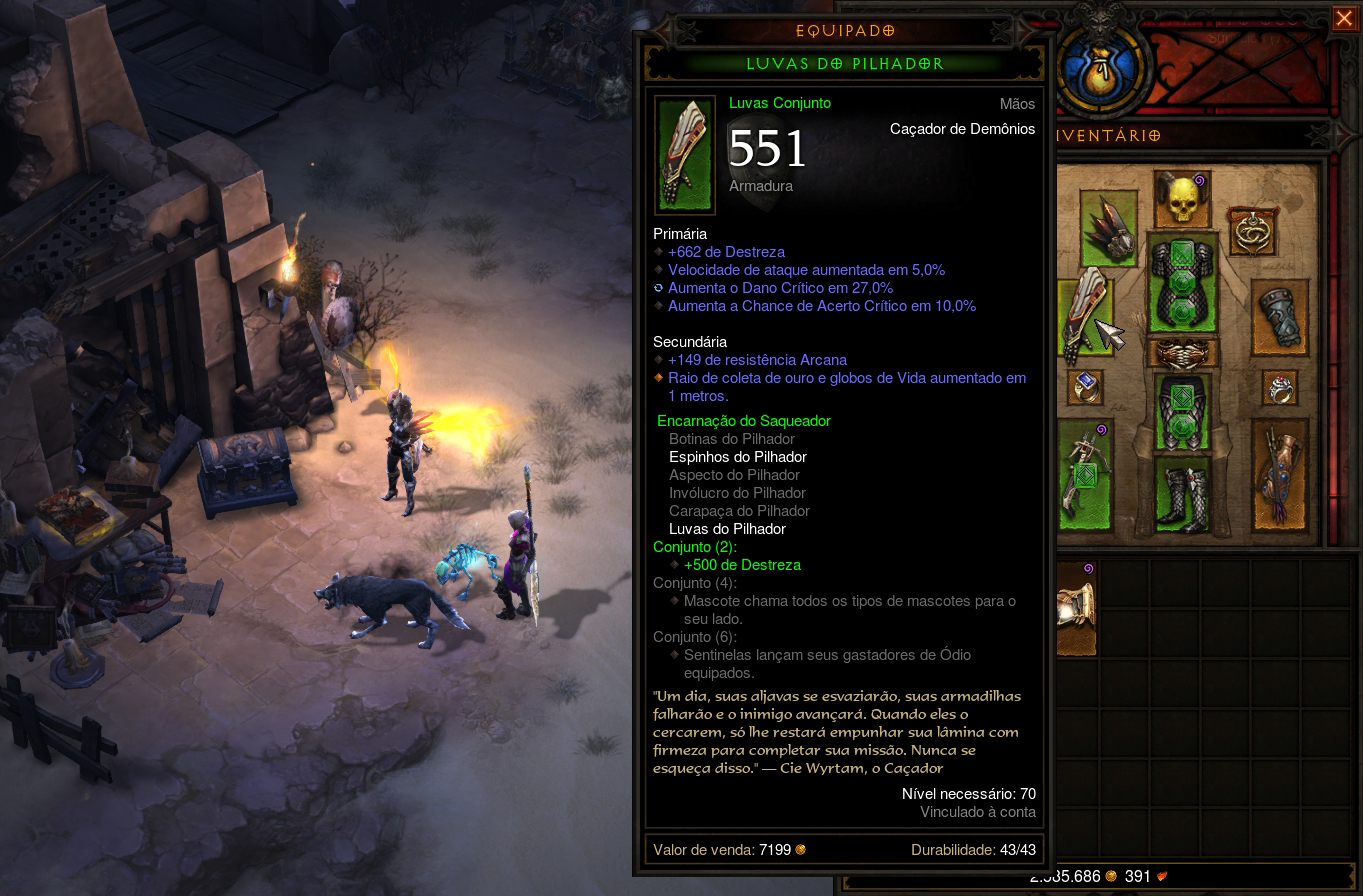Select the amulet slot

point(1251,232)
